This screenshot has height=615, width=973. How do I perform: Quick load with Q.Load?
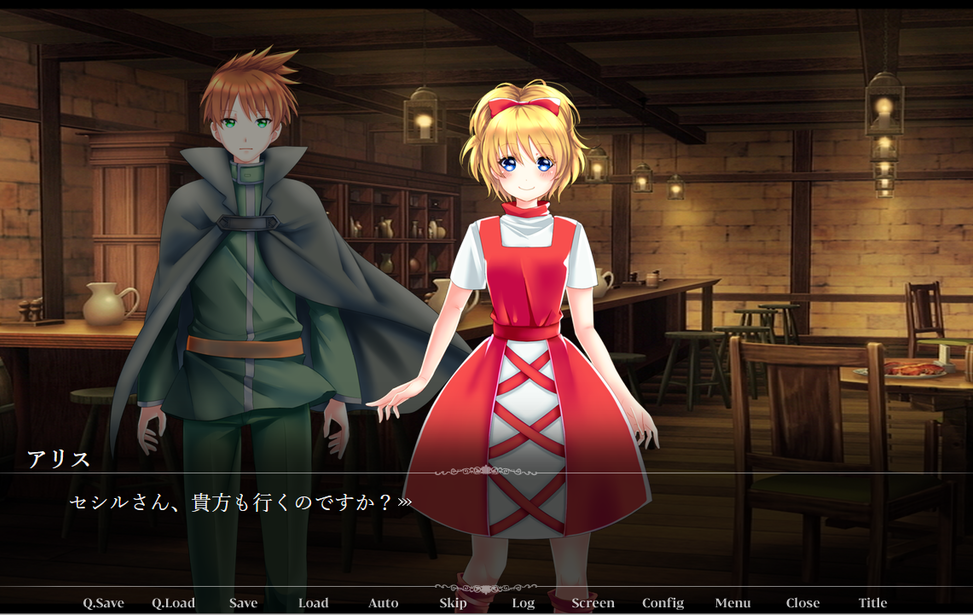click(173, 603)
